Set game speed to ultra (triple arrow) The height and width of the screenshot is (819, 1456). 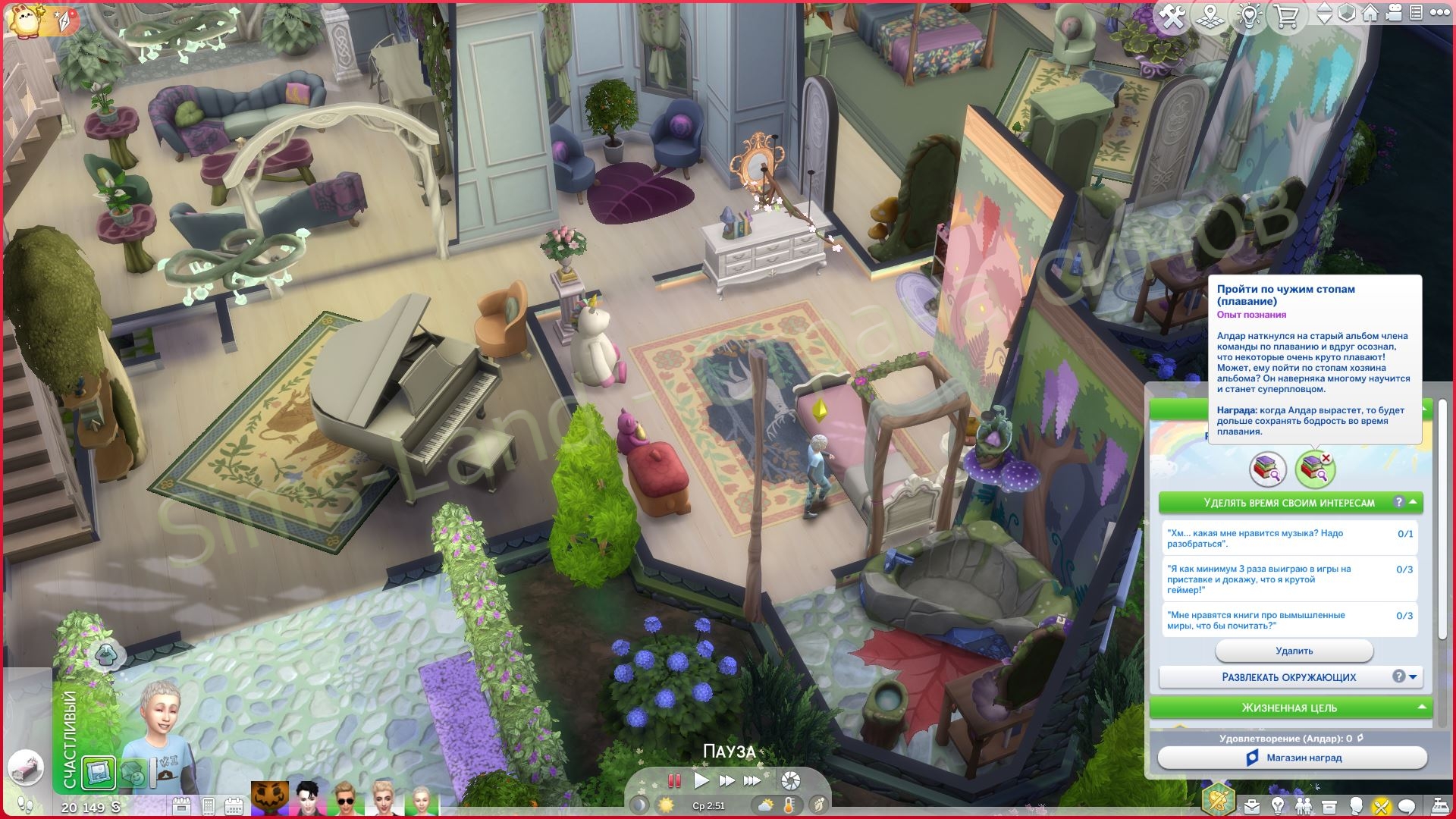point(752,780)
